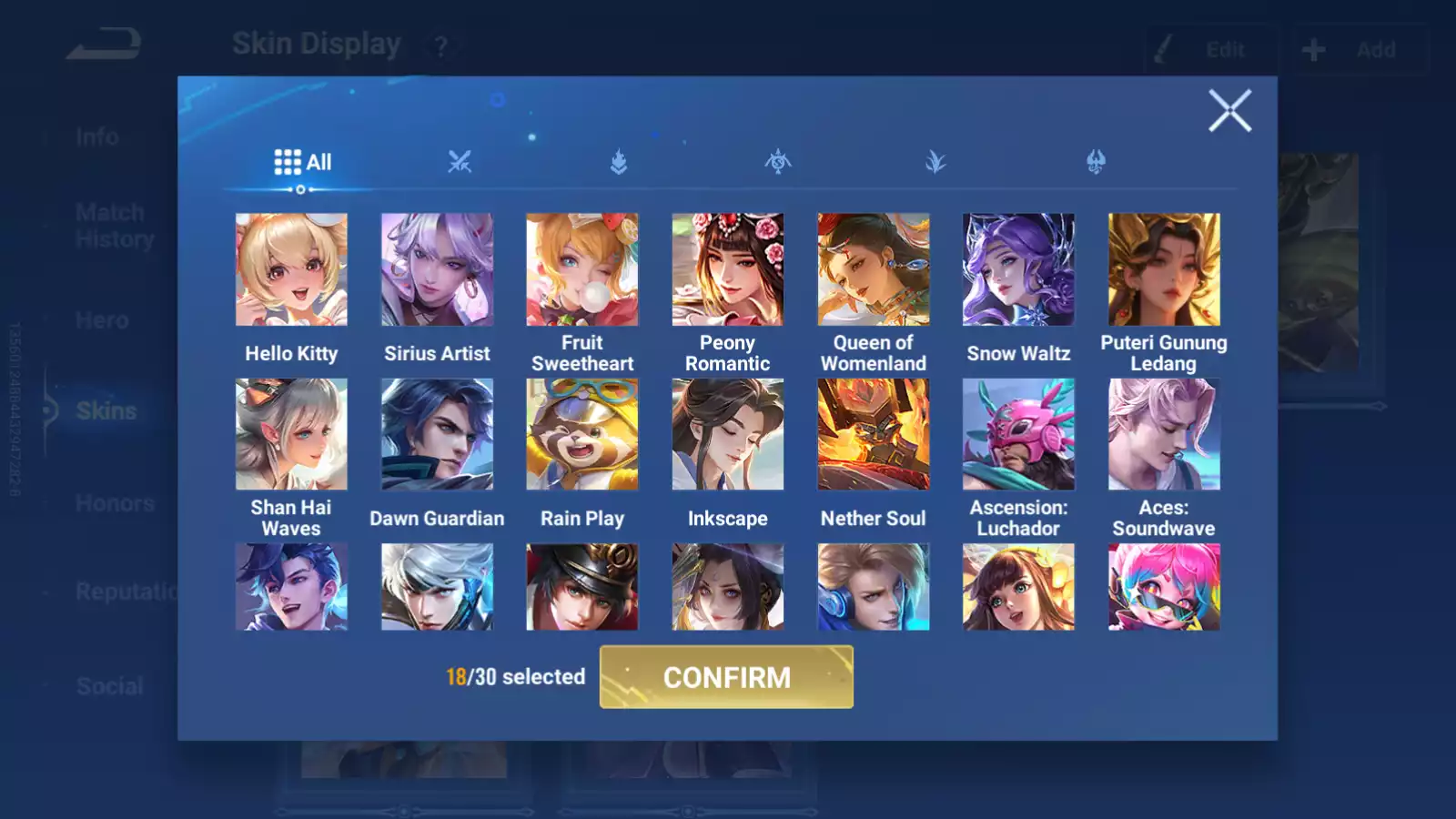Select the Aces: Soundwave skin
The width and height of the screenshot is (1456, 819).
[x=1164, y=434]
